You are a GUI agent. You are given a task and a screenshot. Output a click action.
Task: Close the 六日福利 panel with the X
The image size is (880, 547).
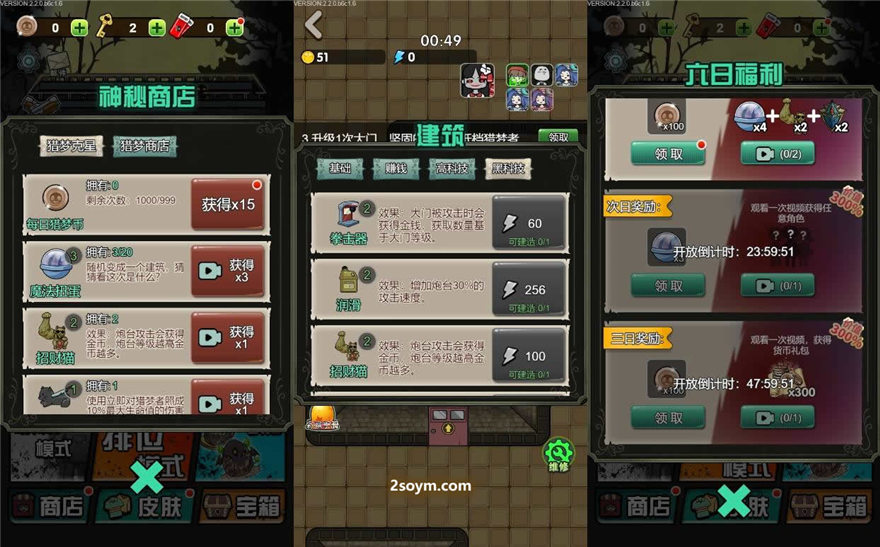(733, 499)
